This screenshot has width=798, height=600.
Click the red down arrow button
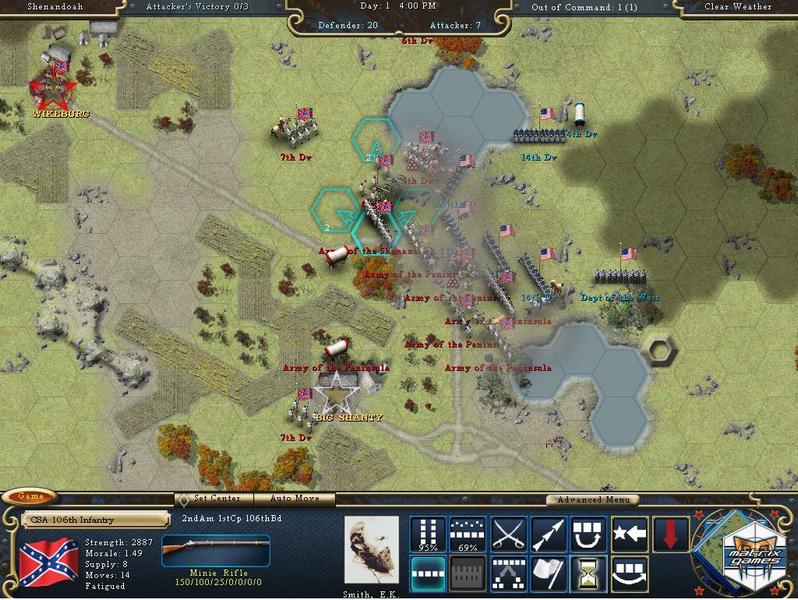(x=670, y=535)
